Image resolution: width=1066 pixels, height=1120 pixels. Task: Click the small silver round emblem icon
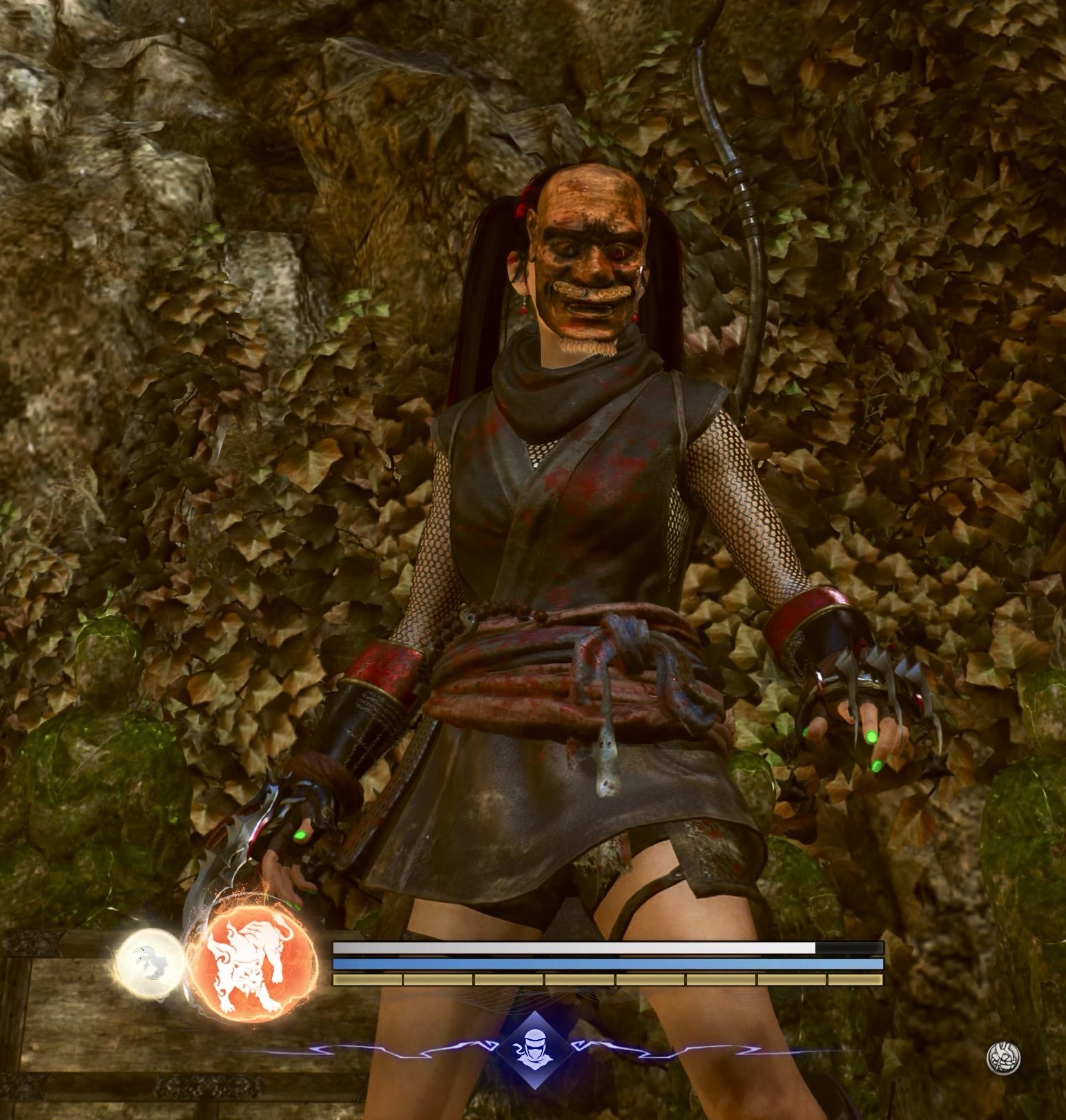pos(1002,1058)
